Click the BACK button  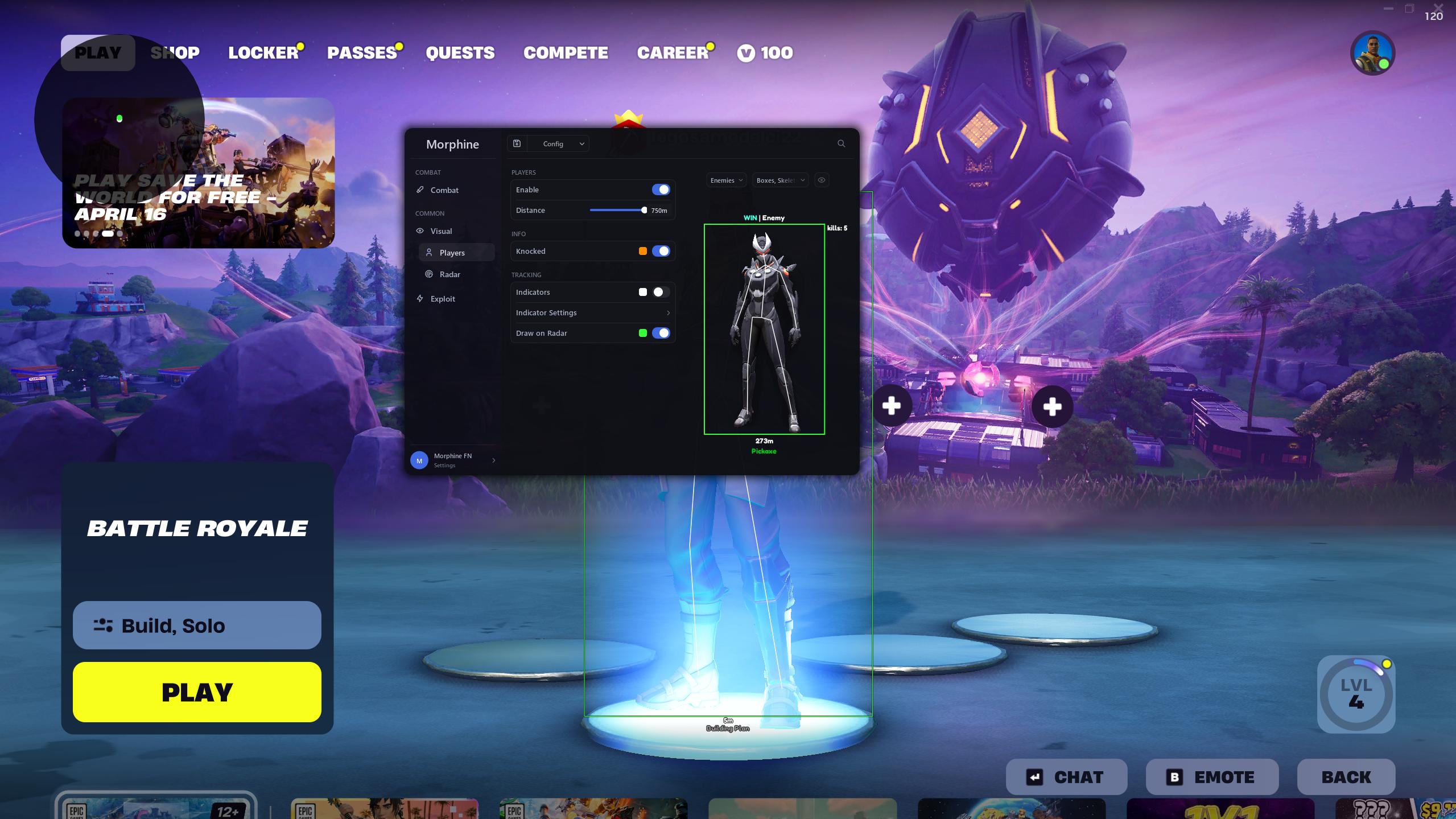click(1346, 777)
